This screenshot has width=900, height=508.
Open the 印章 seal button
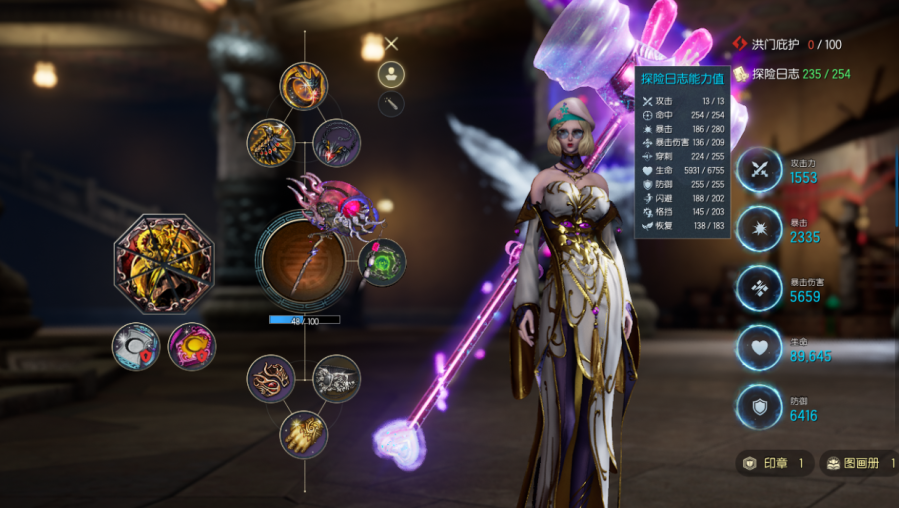[771, 463]
